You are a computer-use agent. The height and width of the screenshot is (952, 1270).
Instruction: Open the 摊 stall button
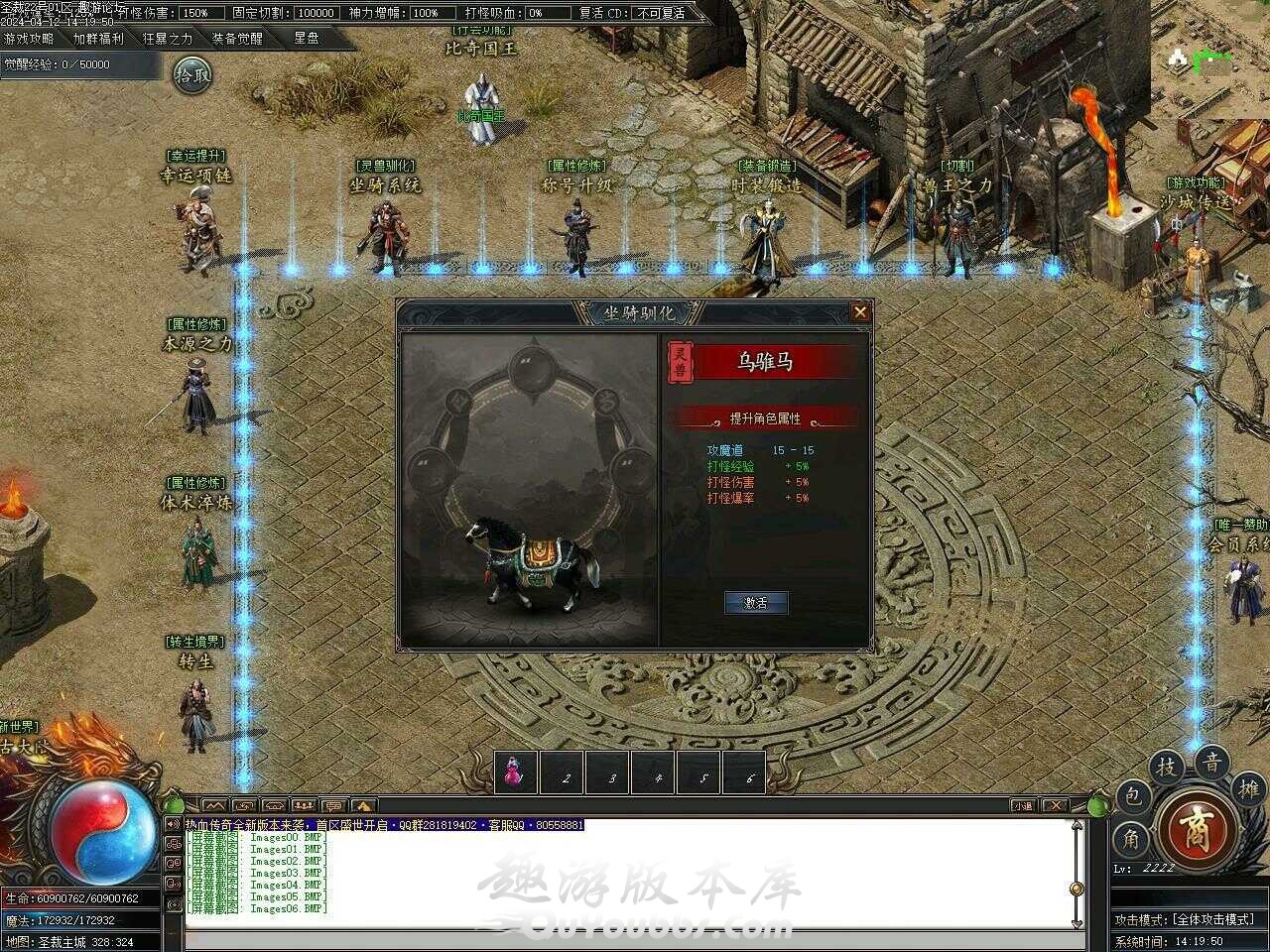pos(1248,788)
